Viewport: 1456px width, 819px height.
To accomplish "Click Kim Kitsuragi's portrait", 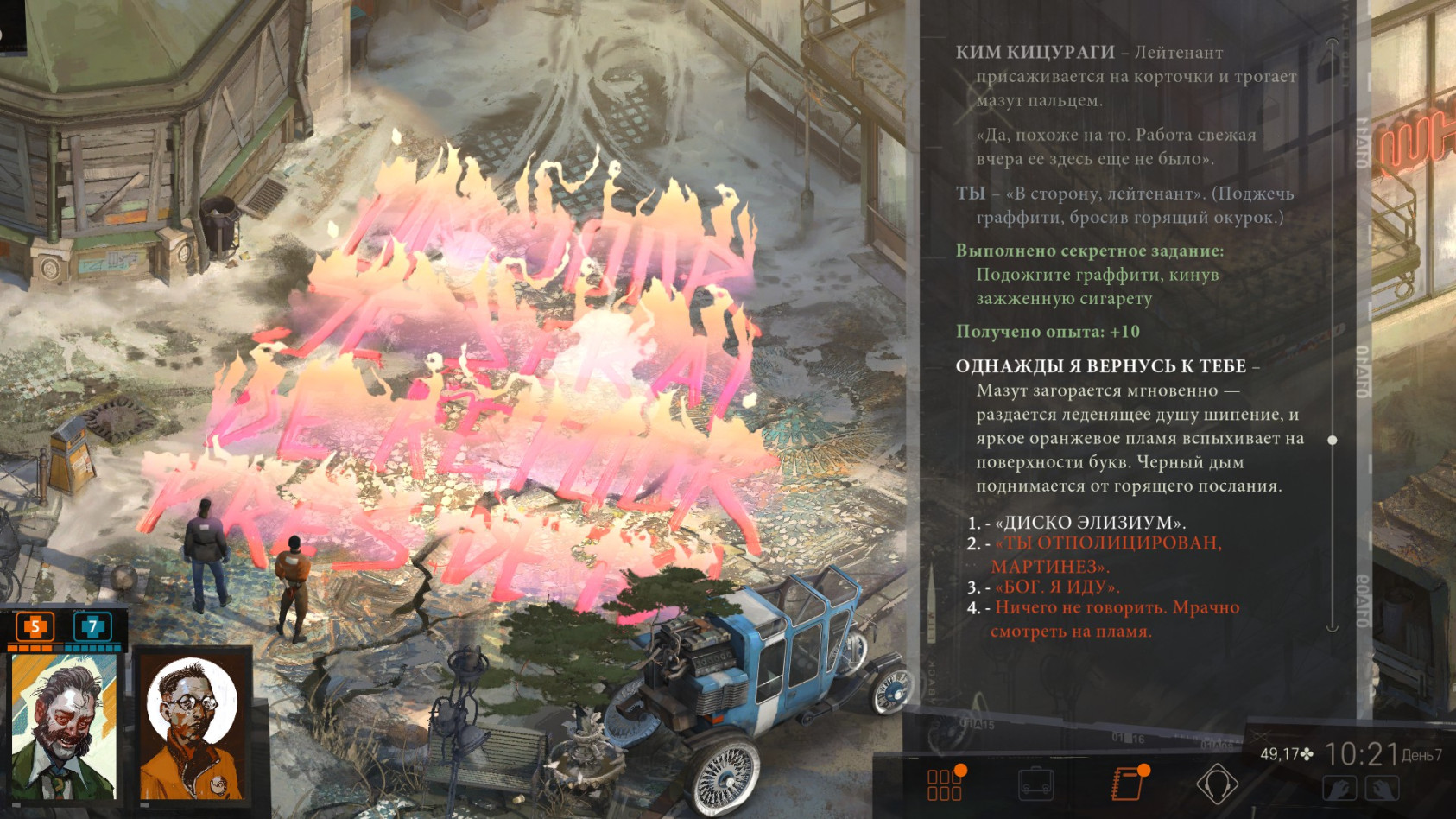I will [x=192, y=727].
